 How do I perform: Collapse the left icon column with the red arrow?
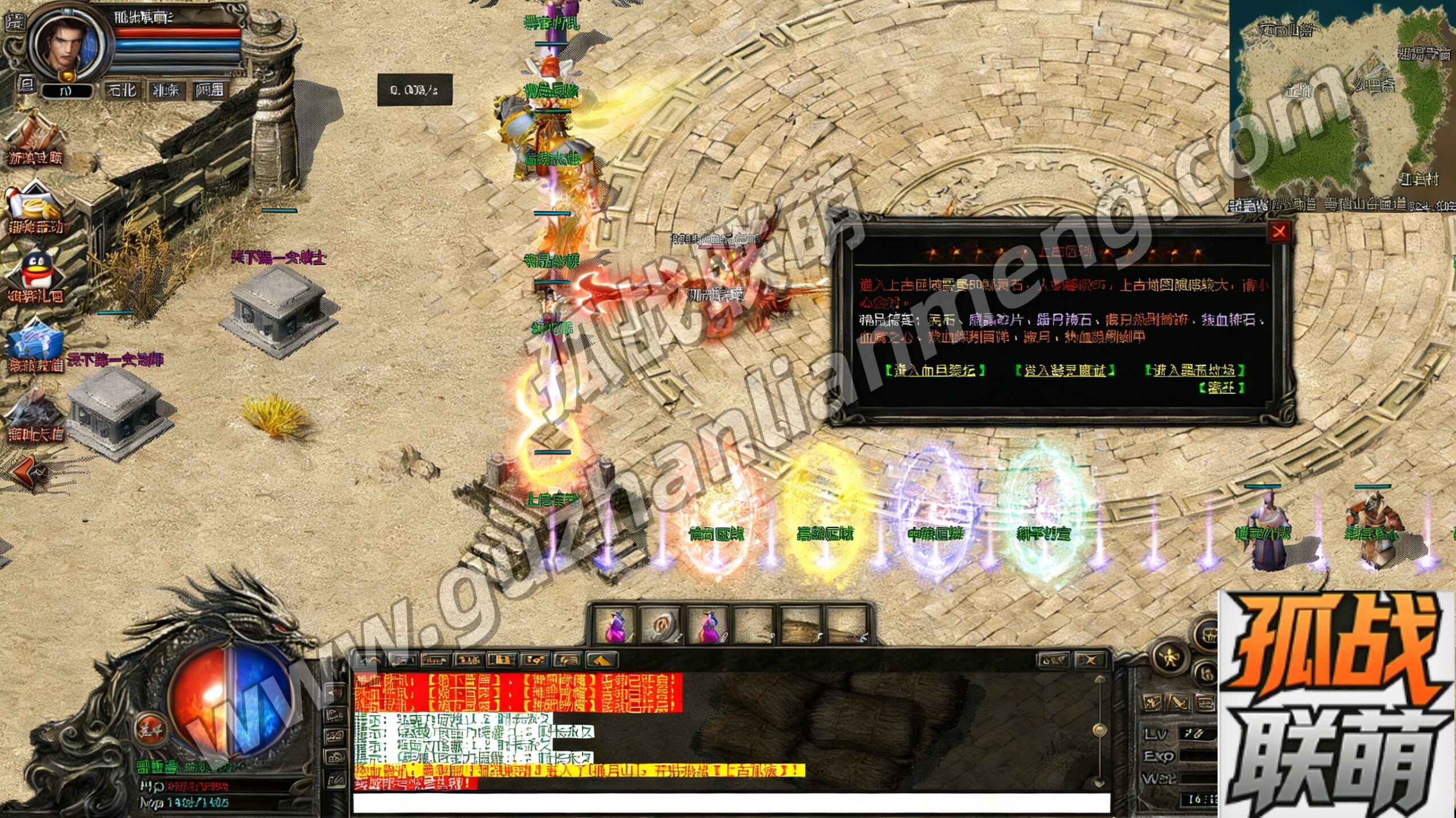pos(26,472)
